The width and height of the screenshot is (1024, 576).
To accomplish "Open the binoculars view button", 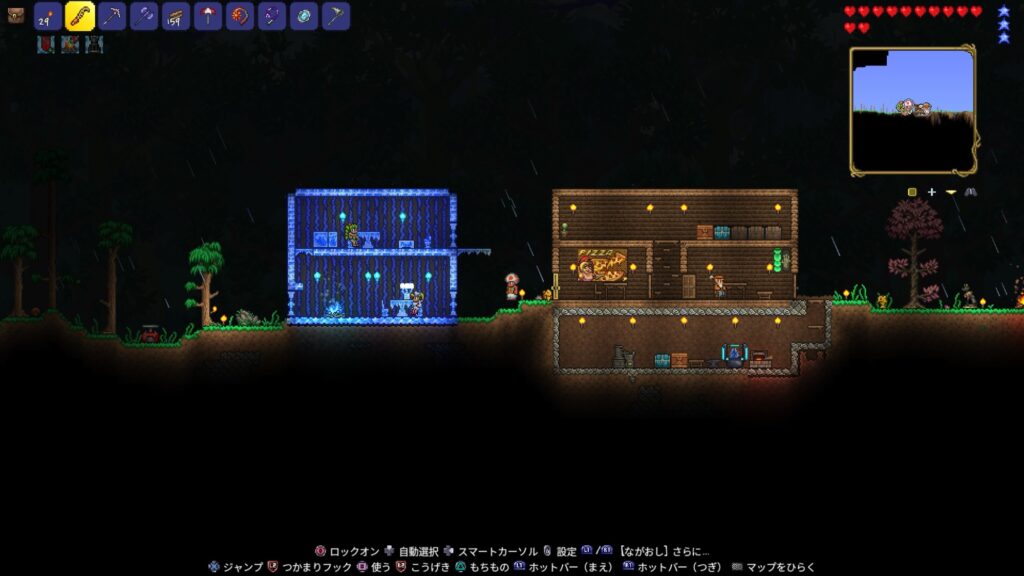I will tap(970, 192).
